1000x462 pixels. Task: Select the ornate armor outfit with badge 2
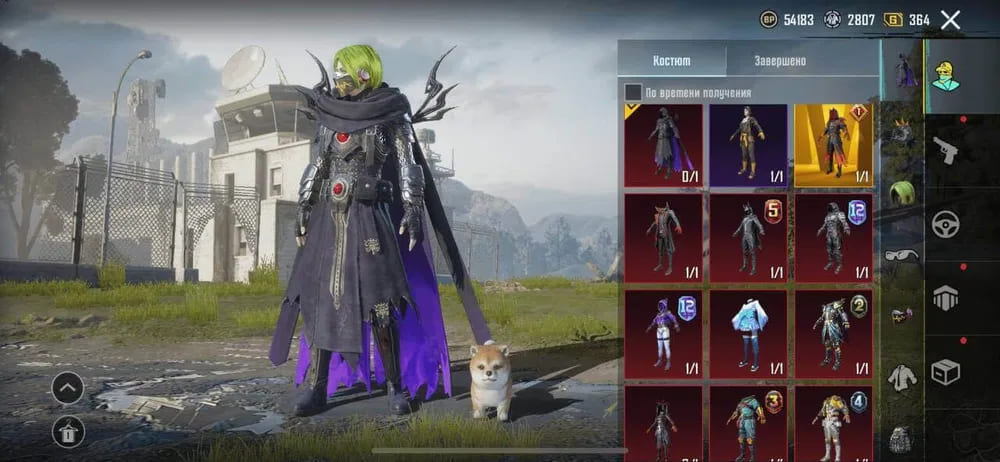833,334
